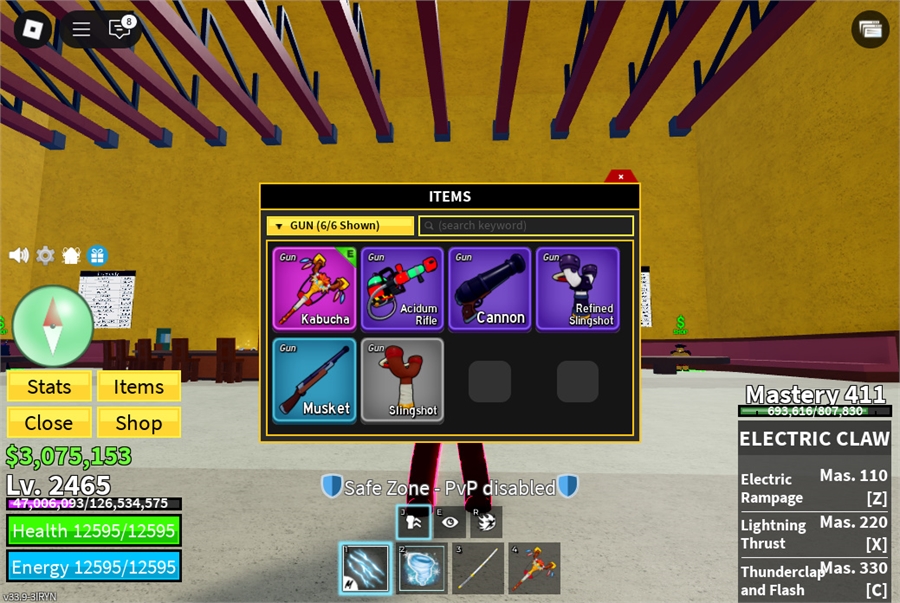Select the Refined Slingshot item
This screenshot has width=900, height=603.
578,289
